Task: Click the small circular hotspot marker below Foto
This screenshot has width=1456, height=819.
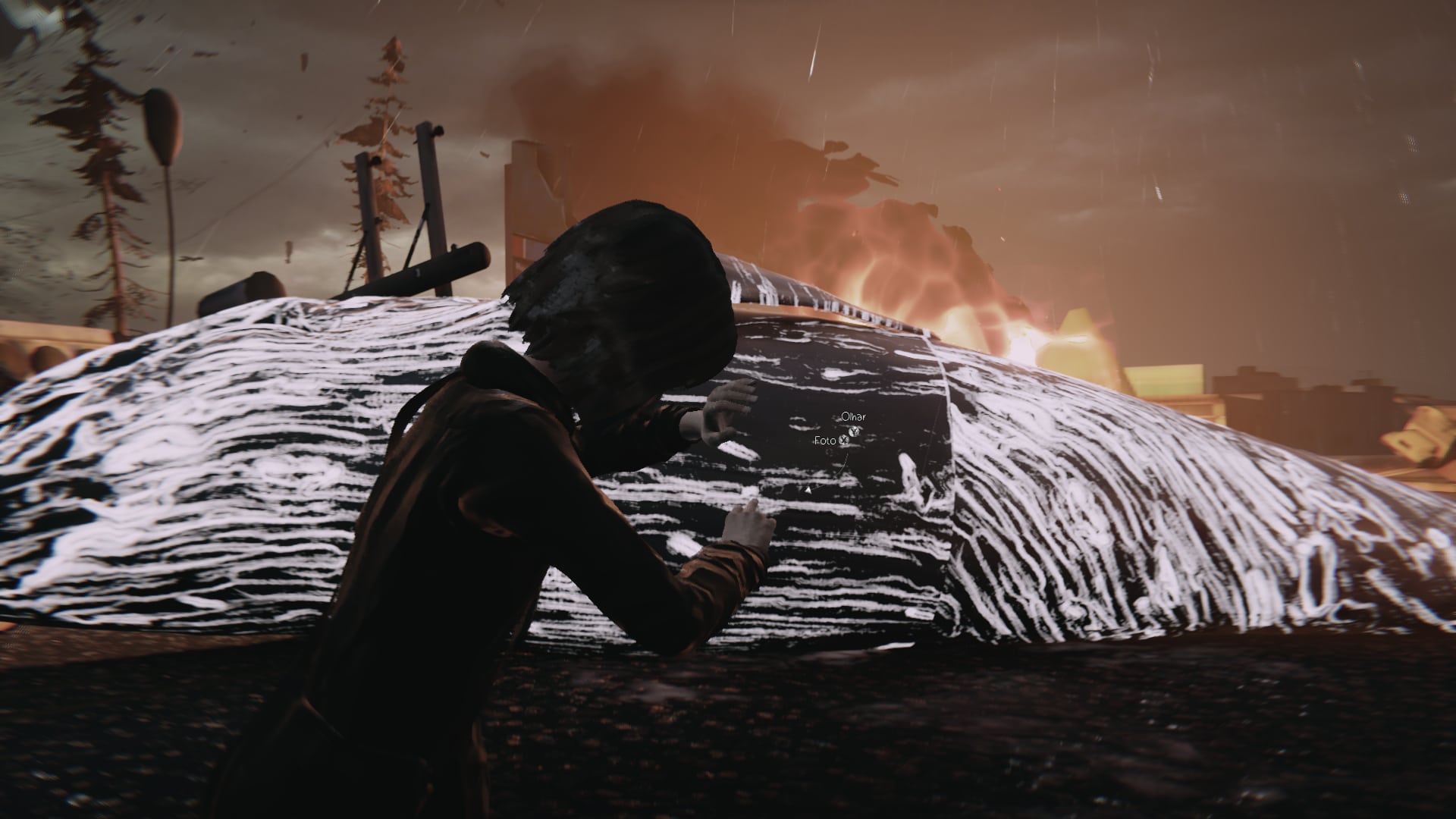Action: 829,453
